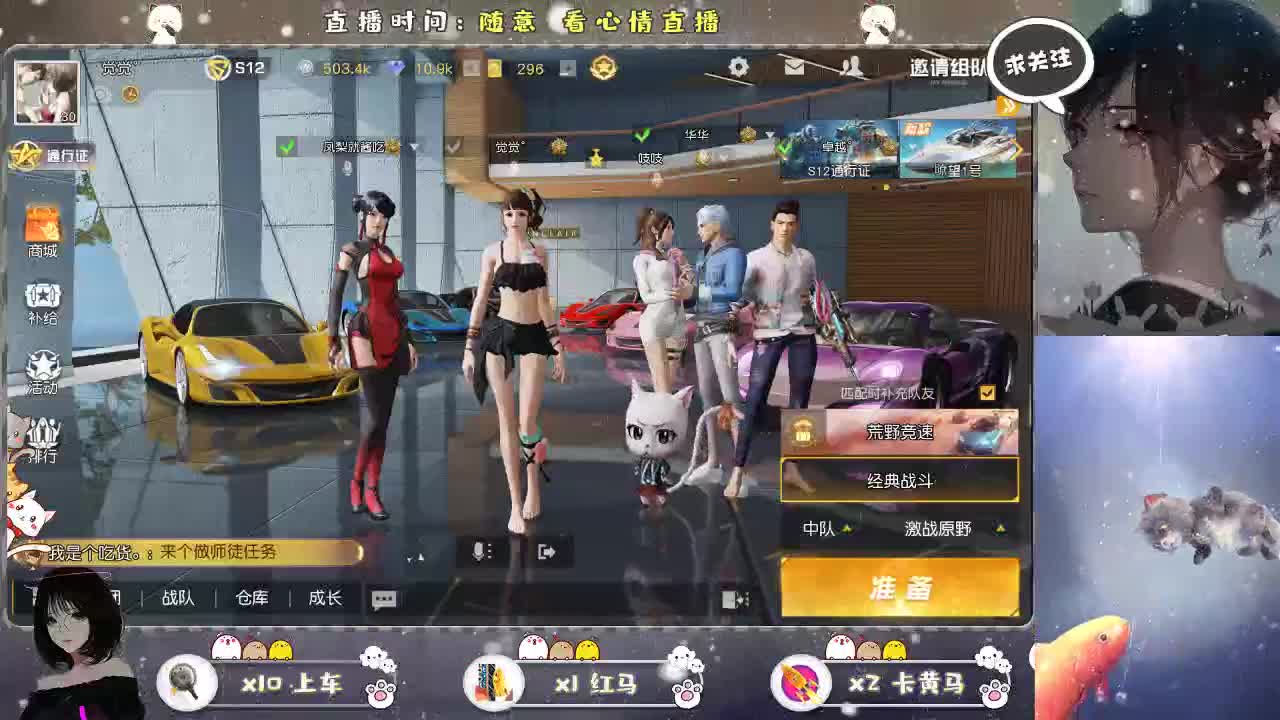Expand the 中队 squad mode selector
This screenshot has height=720, width=1280.
click(826, 530)
